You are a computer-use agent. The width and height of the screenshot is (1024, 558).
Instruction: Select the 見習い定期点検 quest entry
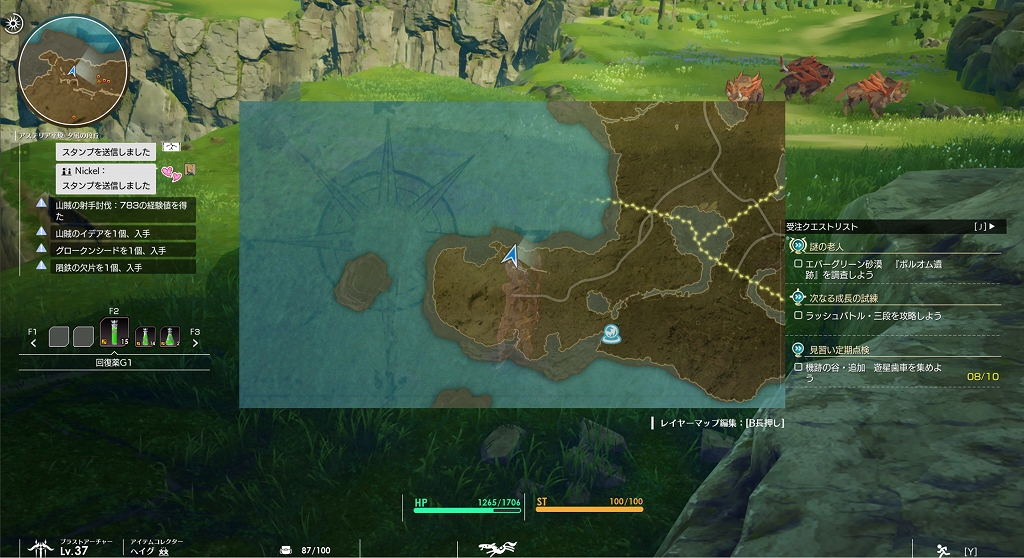839,350
